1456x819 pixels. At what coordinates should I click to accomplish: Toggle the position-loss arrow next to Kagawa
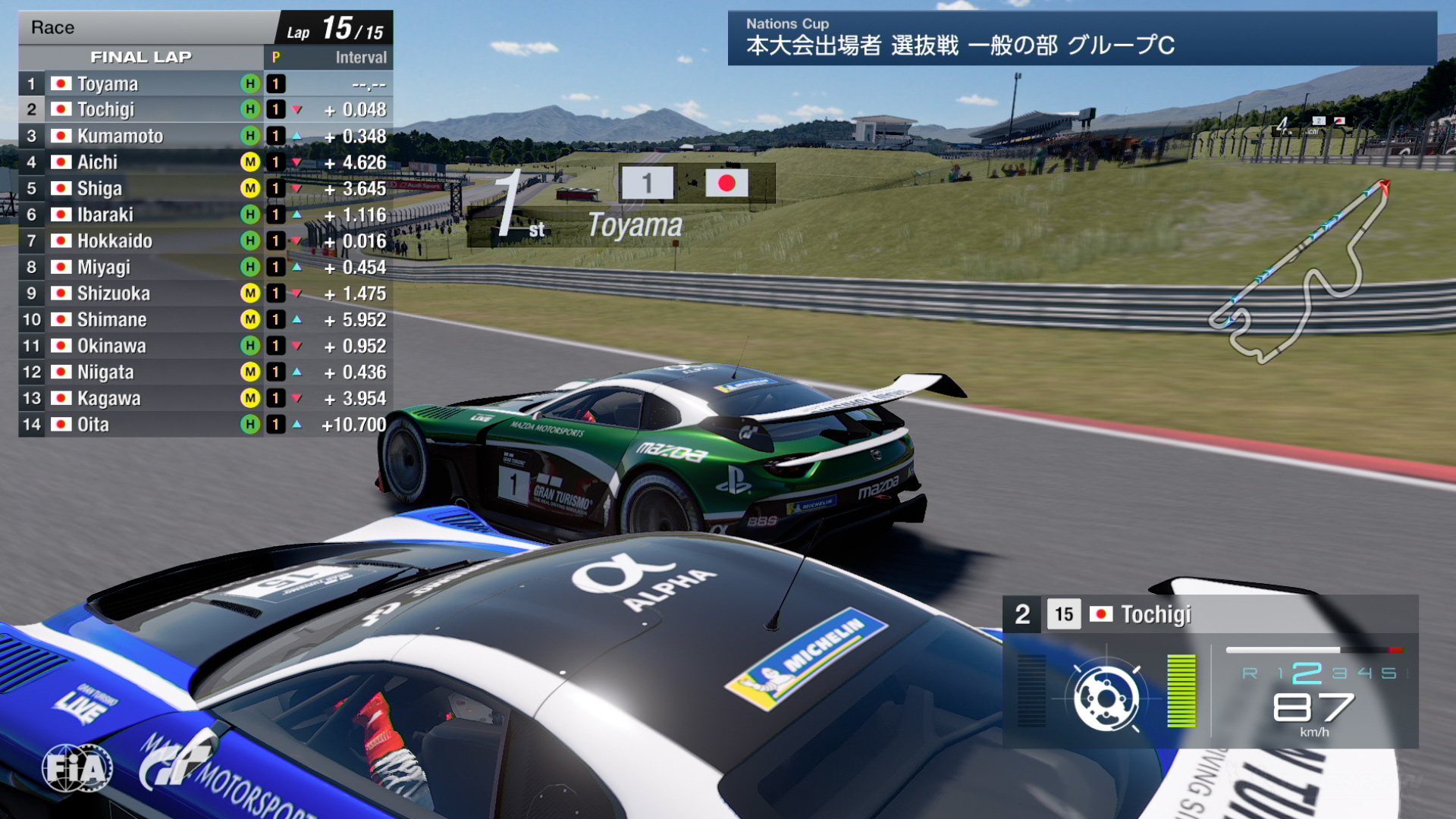(x=296, y=398)
